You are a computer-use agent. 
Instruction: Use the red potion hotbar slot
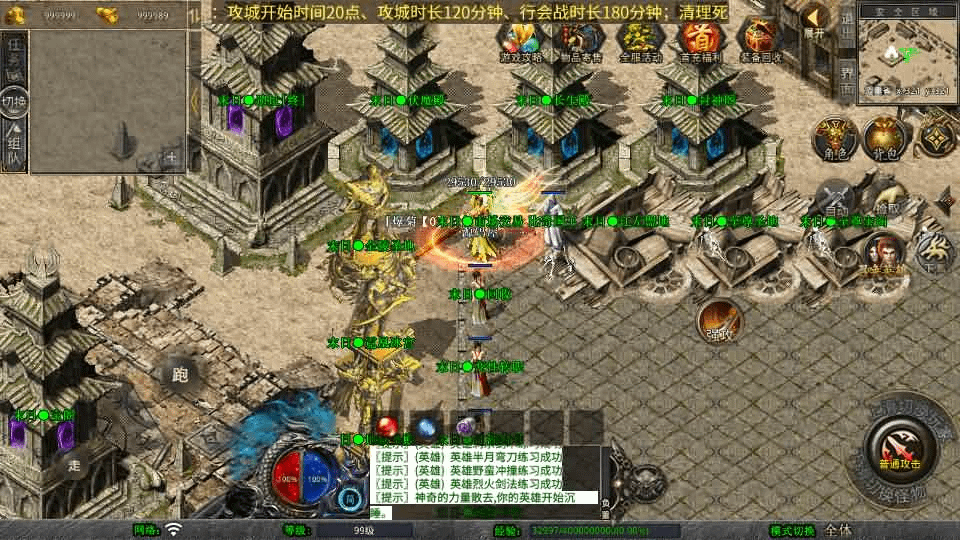pos(389,425)
